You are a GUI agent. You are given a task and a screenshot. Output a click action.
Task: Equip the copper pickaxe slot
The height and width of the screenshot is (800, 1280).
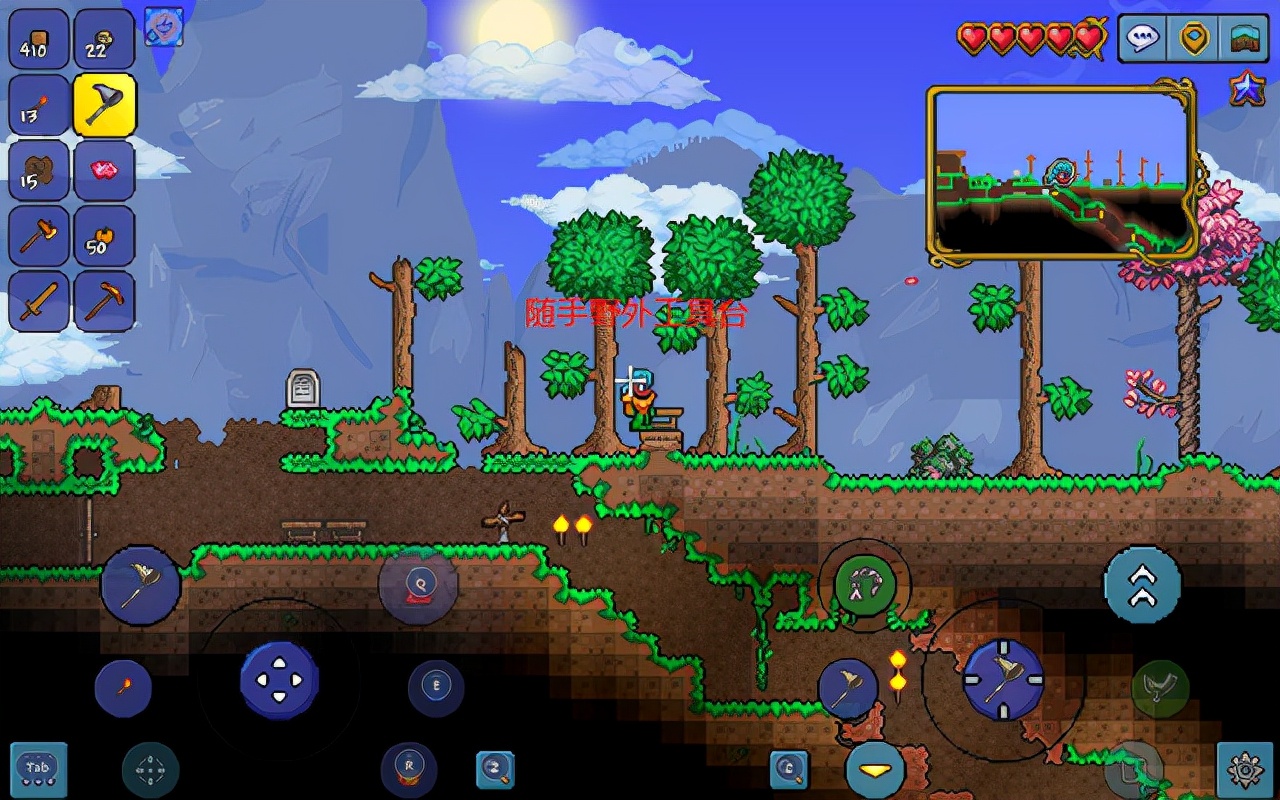104,301
